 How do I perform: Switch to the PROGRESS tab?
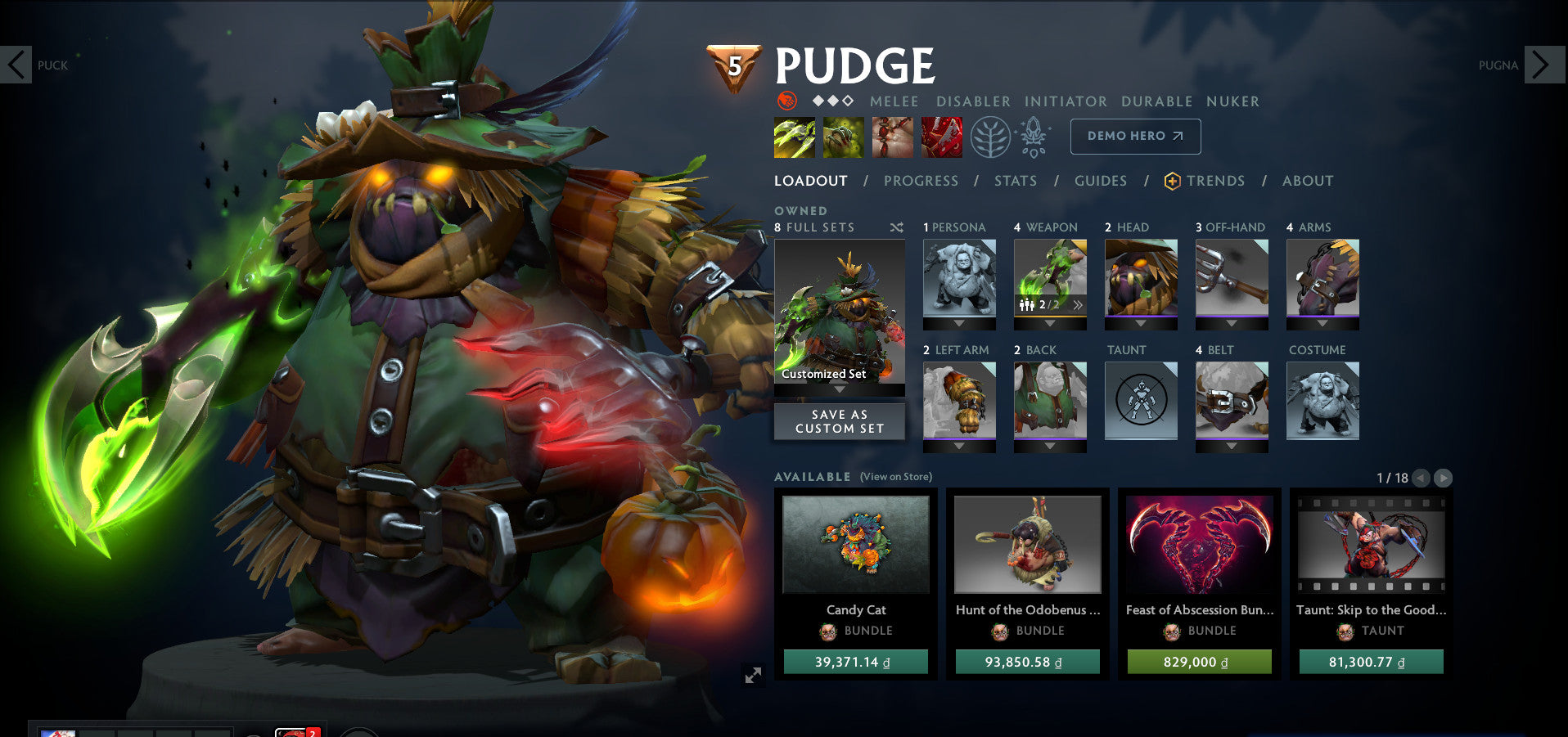tap(921, 181)
